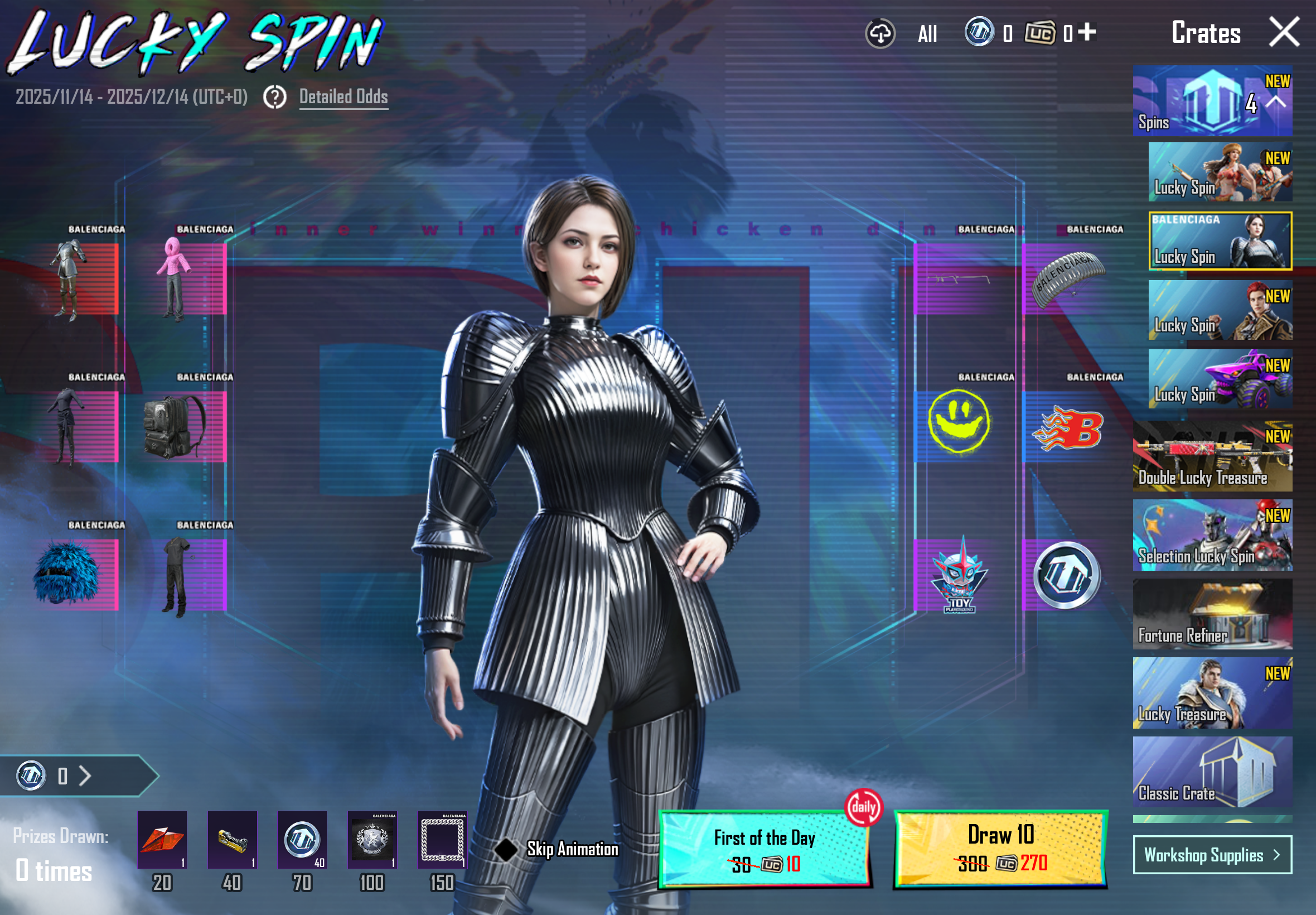Add UC with the plus button

coord(1087,32)
